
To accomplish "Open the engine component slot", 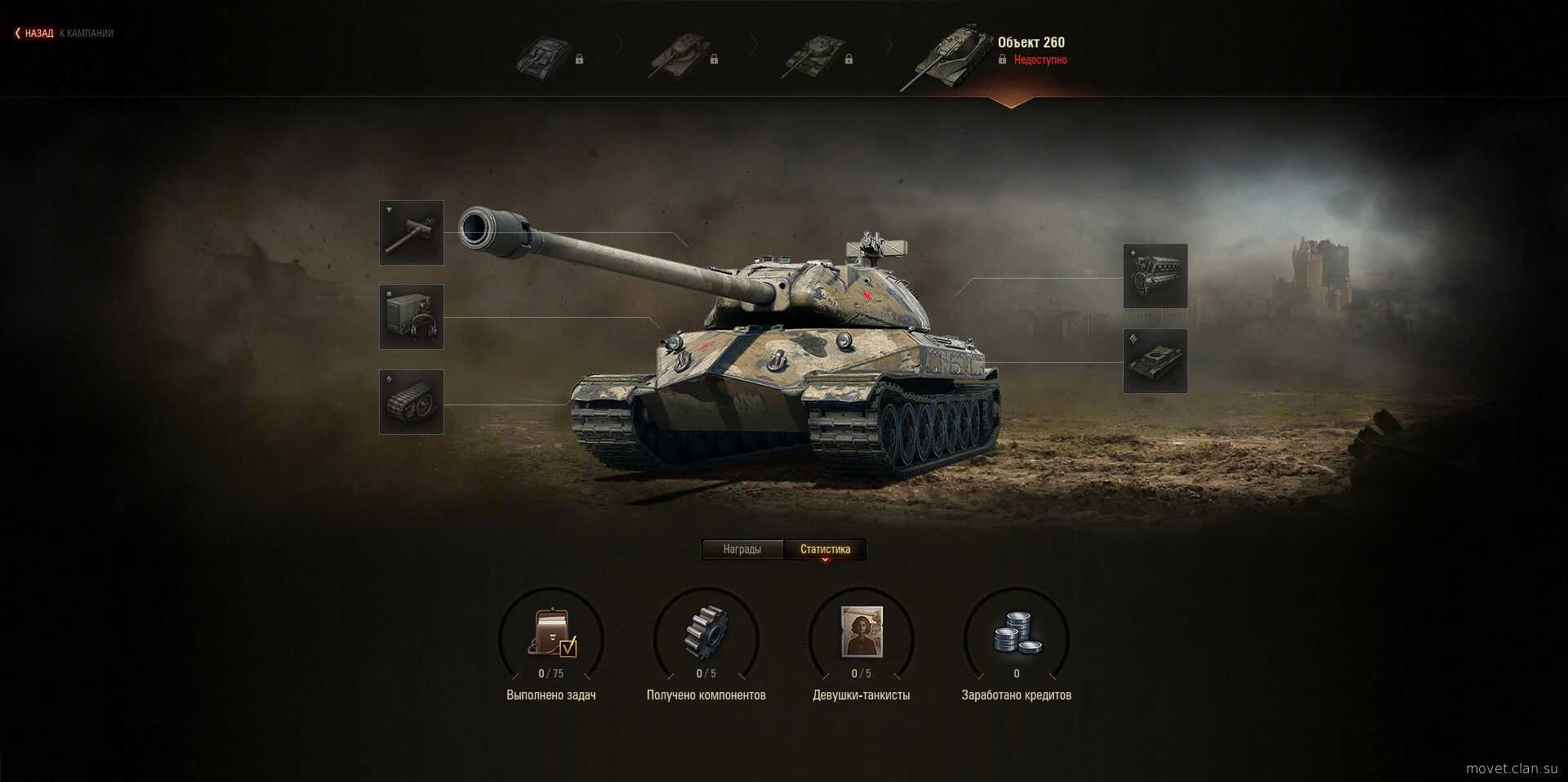I will click(x=1156, y=276).
